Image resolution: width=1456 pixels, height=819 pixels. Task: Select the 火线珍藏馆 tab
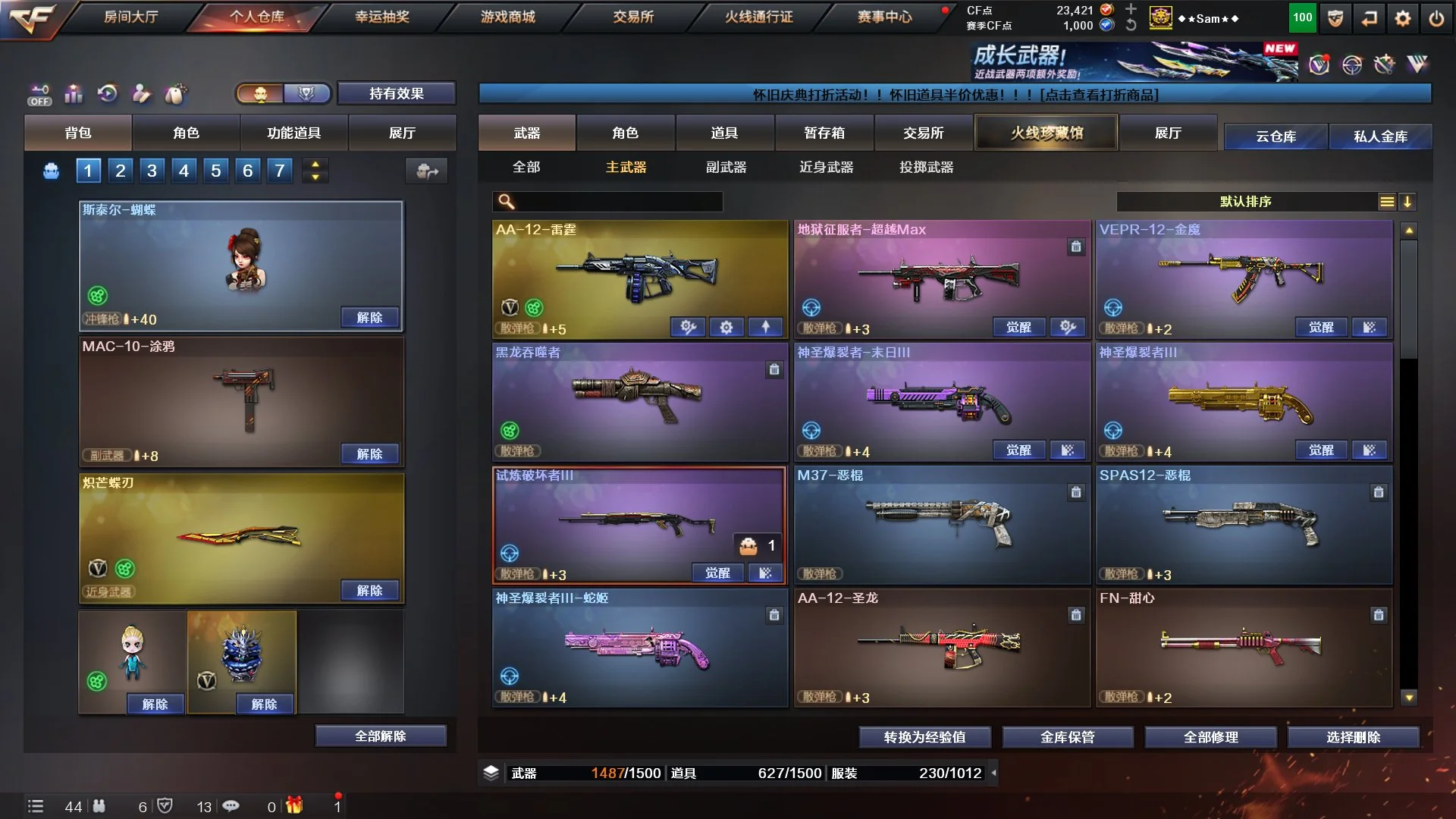(1046, 133)
